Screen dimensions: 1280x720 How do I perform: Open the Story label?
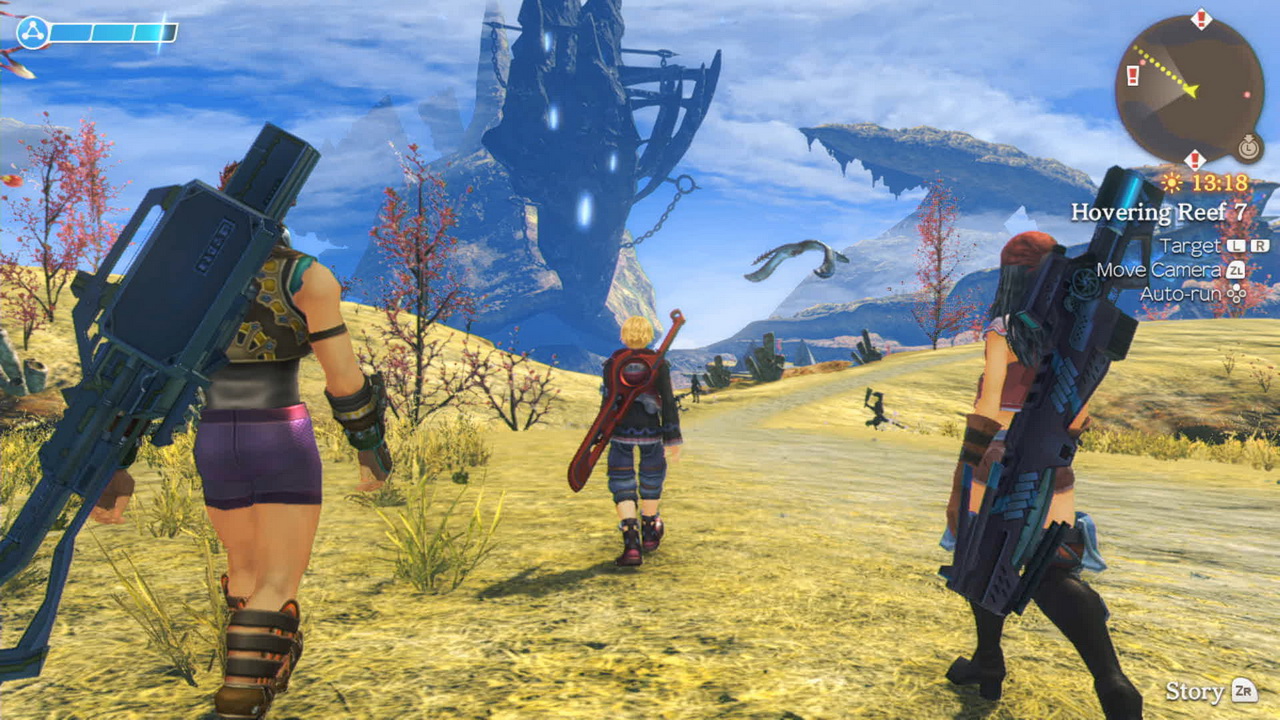tap(1194, 691)
